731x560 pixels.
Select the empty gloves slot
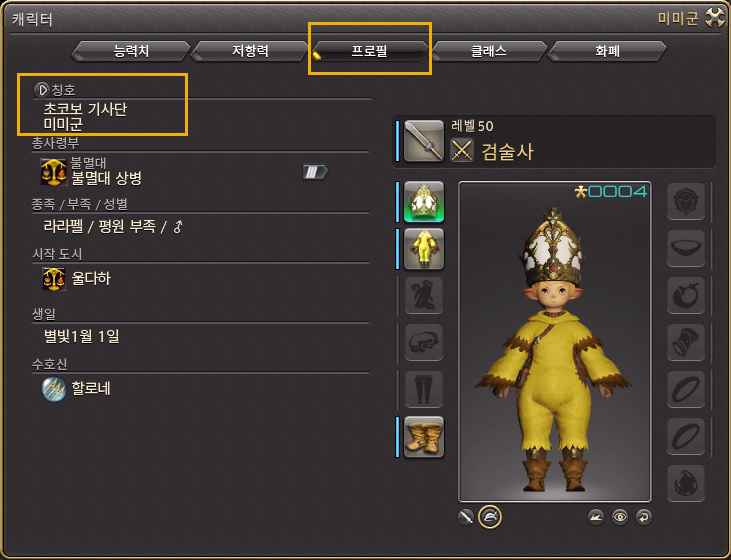tap(424, 295)
